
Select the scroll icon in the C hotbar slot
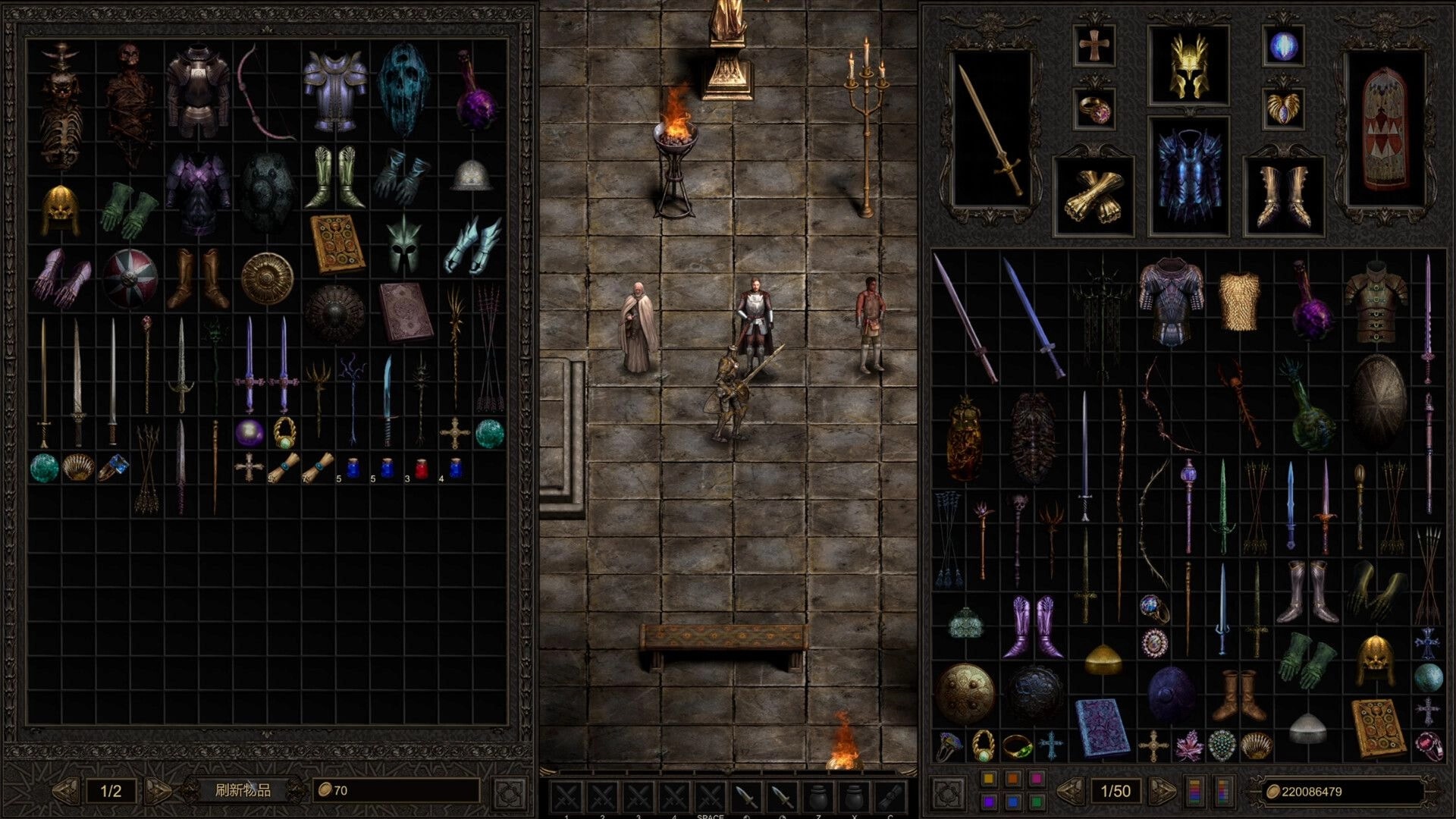point(891,798)
